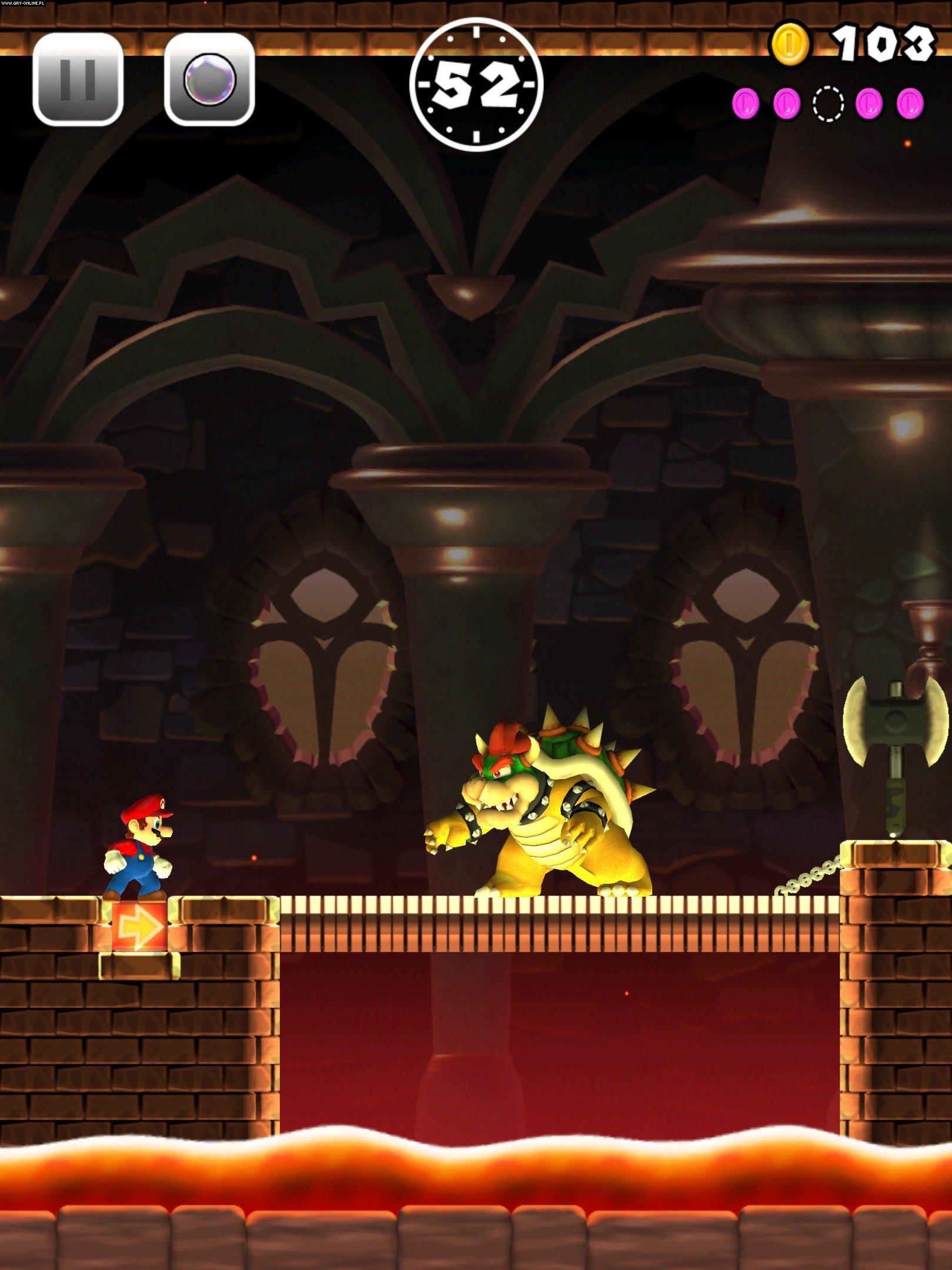Pause the game
The height and width of the screenshot is (1270, 952).
point(78,79)
